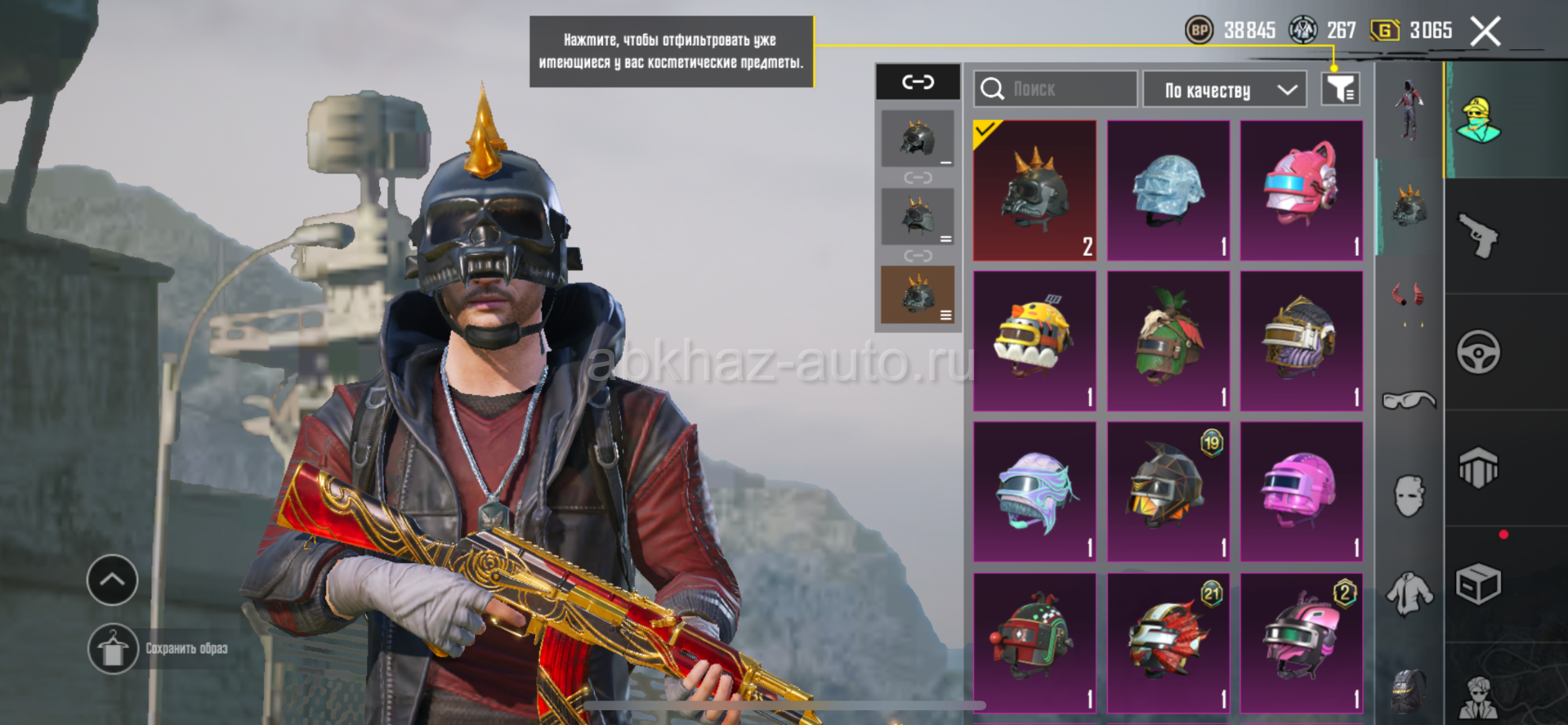1568x725 pixels.
Task: Select the green leaf tribal helmet
Action: click(1168, 342)
